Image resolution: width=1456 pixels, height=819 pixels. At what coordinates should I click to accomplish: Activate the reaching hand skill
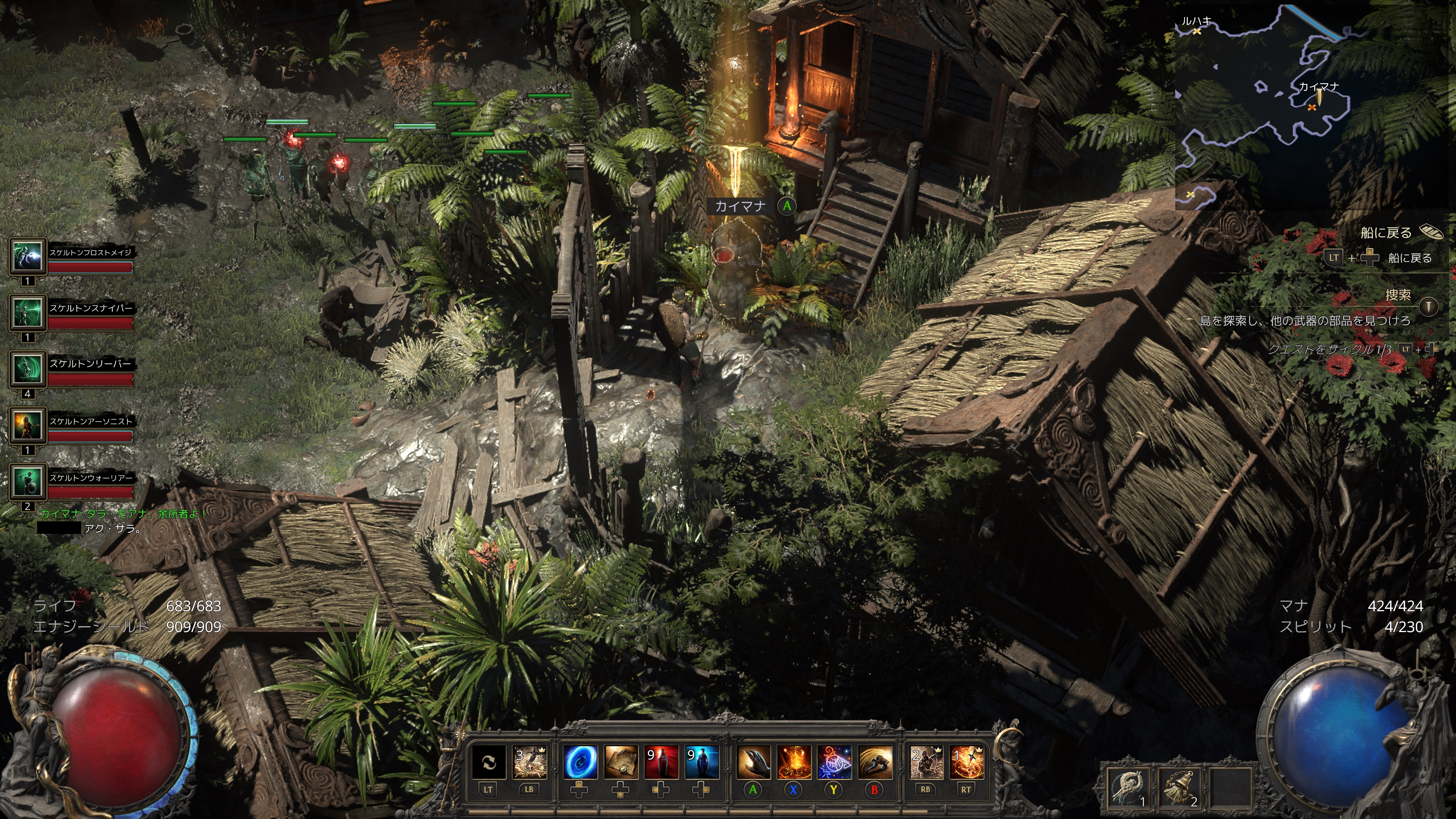pyautogui.click(x=753, y=762)
